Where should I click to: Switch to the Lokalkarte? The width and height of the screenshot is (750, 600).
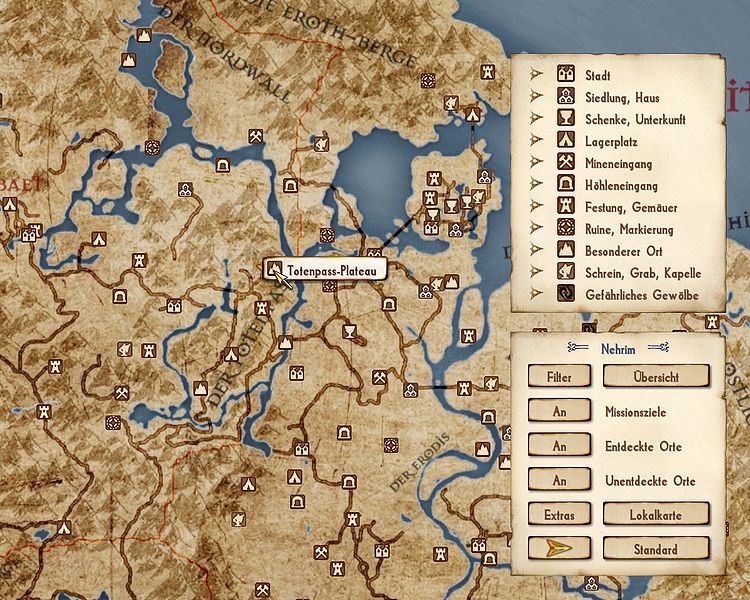(655, 514)
